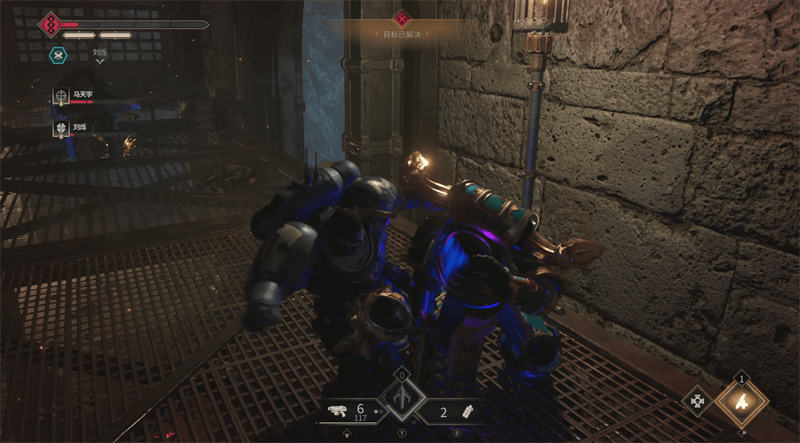Select squadmate 马天宇 class icon

62,96
